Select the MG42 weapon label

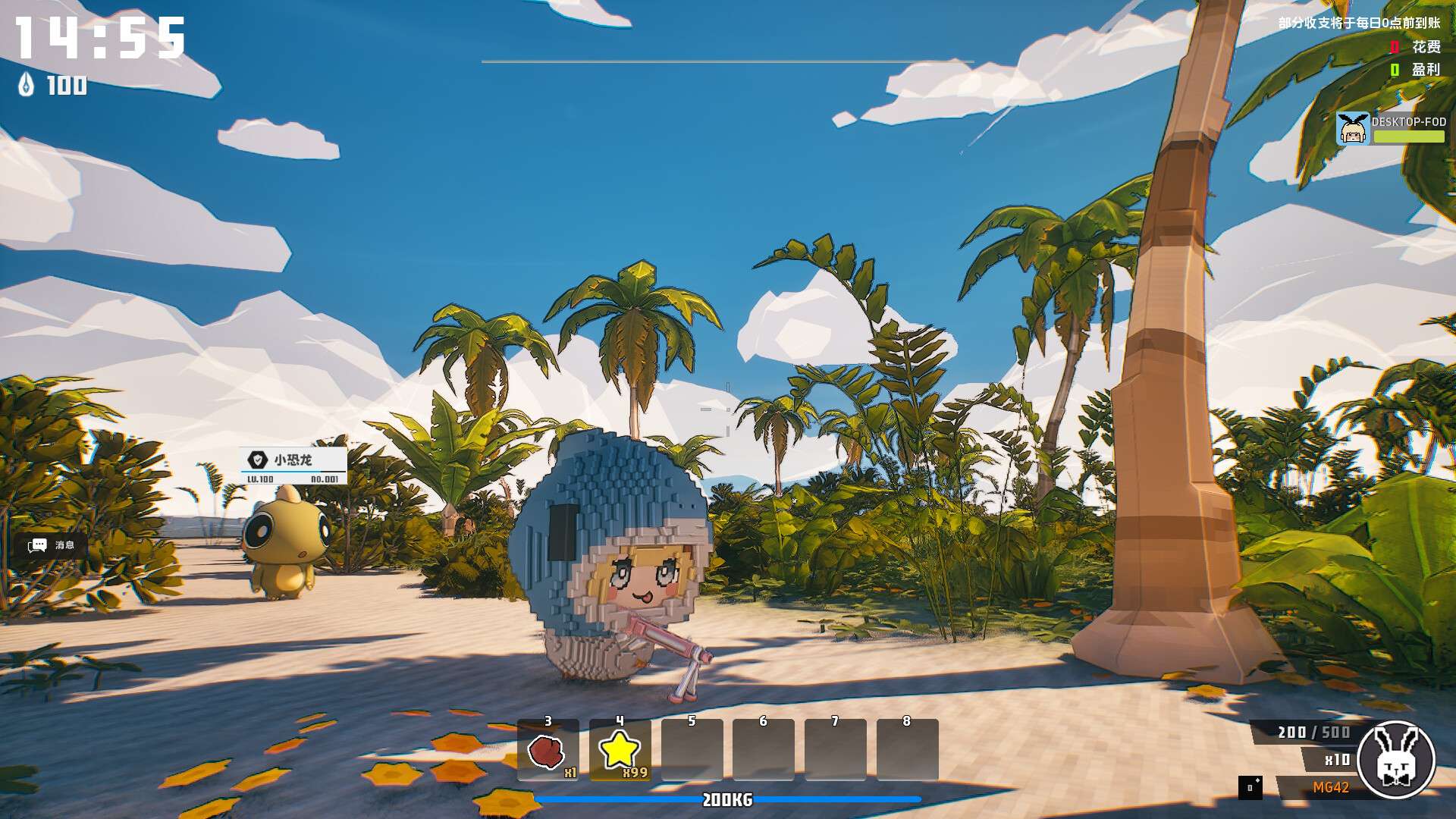point(1331,788)
